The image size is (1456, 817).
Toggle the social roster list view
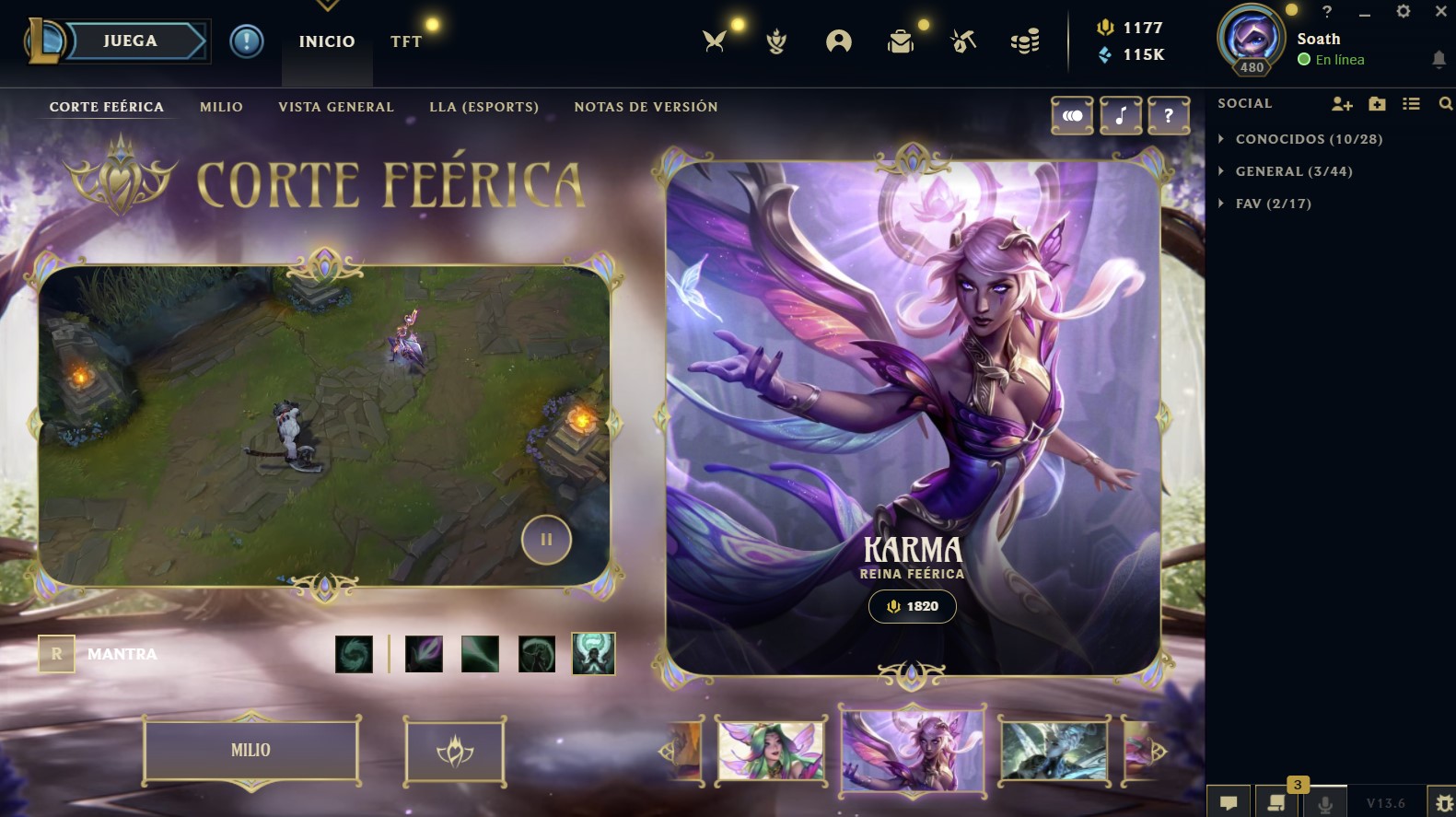click(x=1410, y=104)
